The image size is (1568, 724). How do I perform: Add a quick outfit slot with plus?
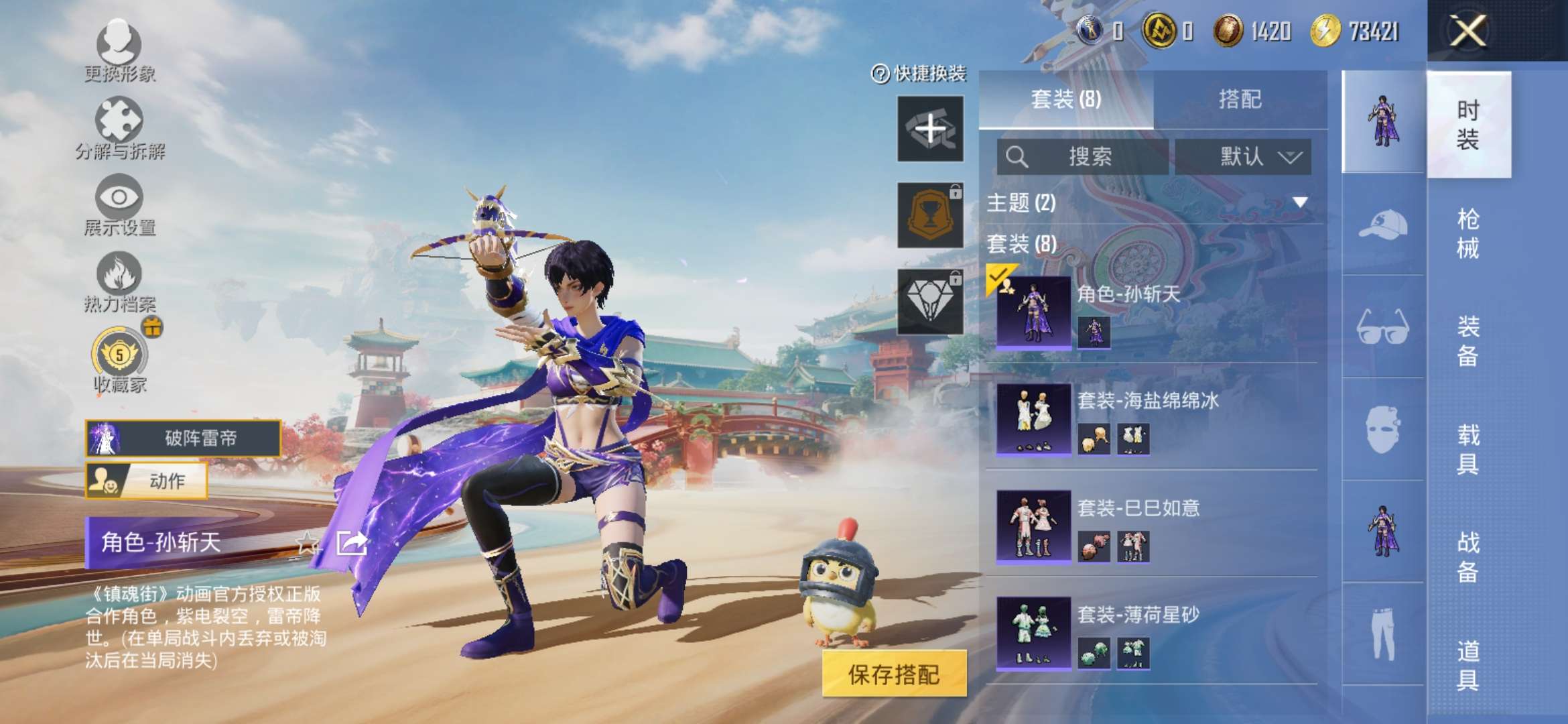(x=930, y=128)
